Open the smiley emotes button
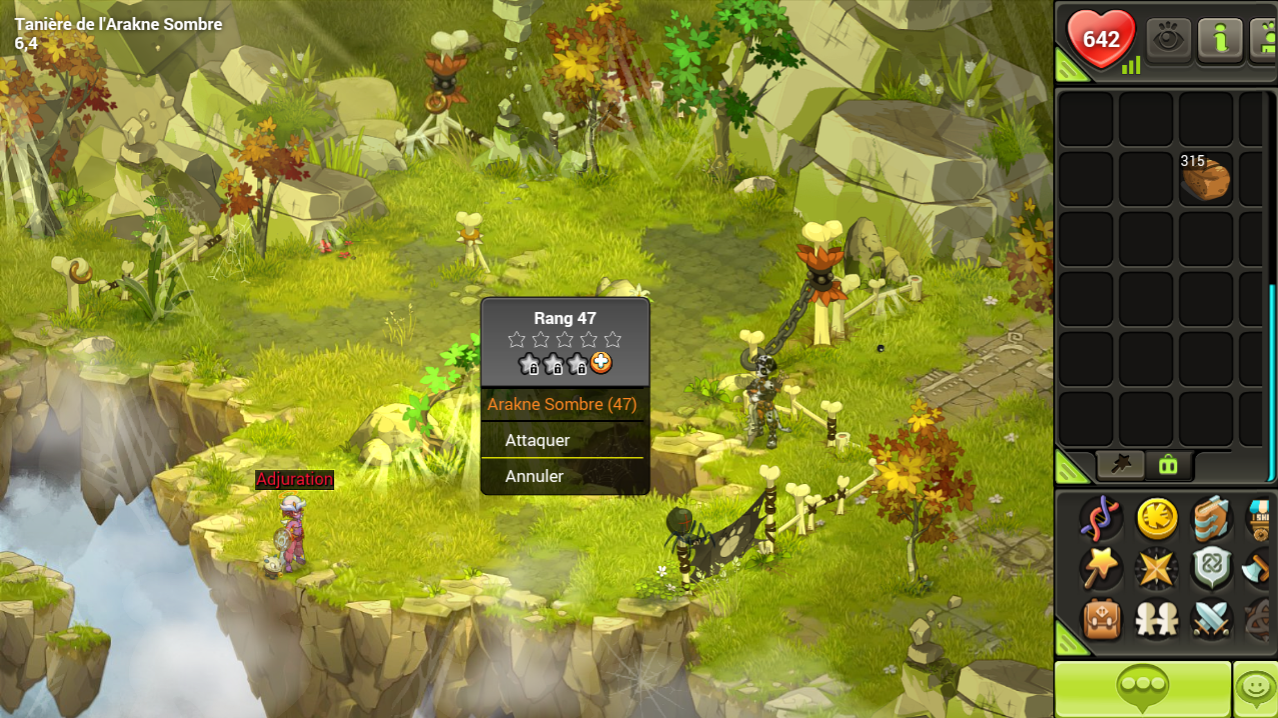This screenshot has width=1278, height=718. [1255, 688]
